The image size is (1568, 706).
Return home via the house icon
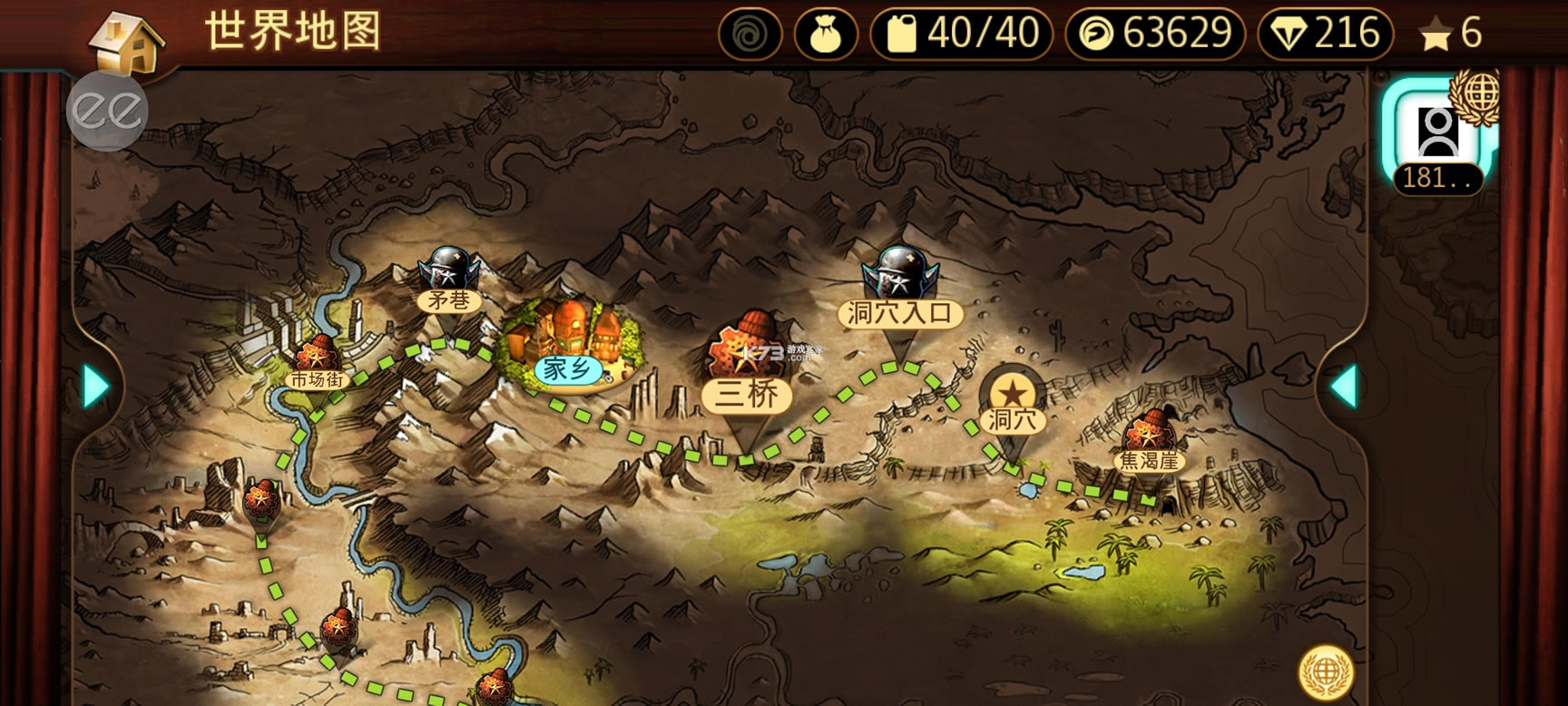(129, 41)
